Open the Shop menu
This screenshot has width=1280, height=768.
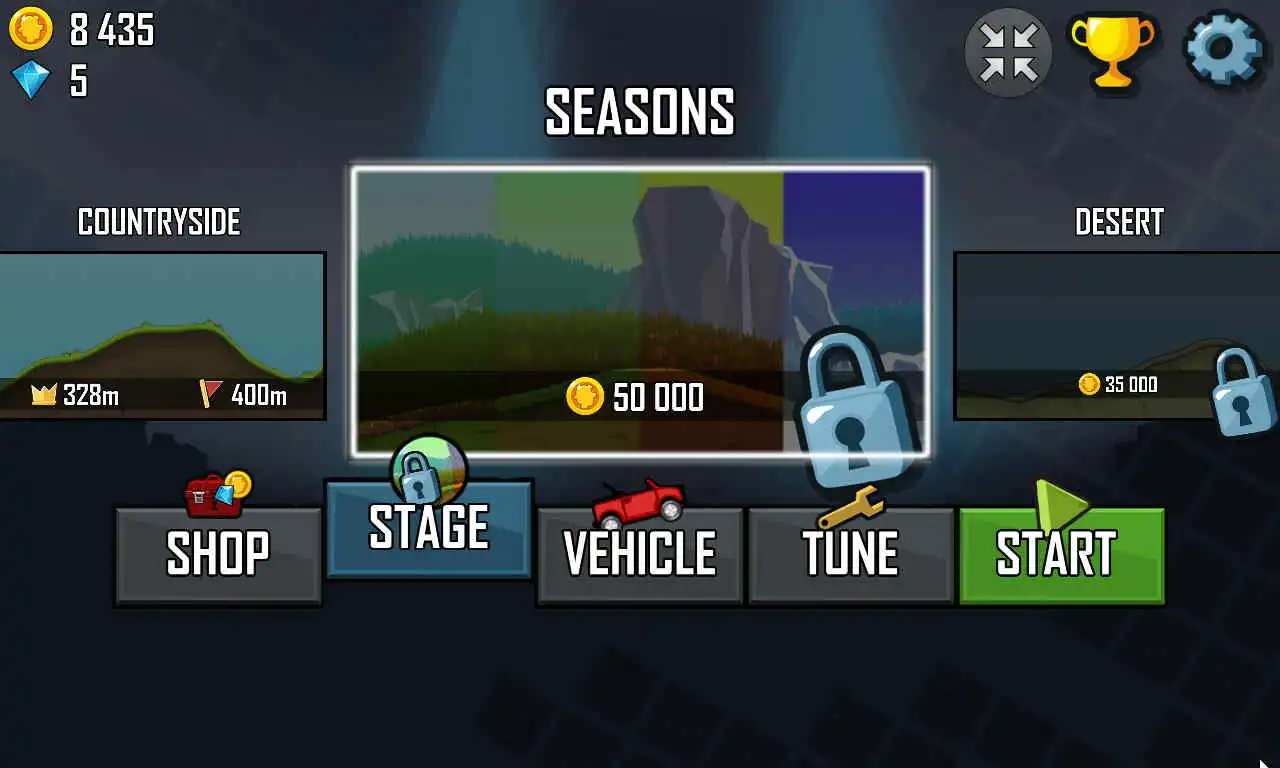pyautogui.click(x=218, y=554)
